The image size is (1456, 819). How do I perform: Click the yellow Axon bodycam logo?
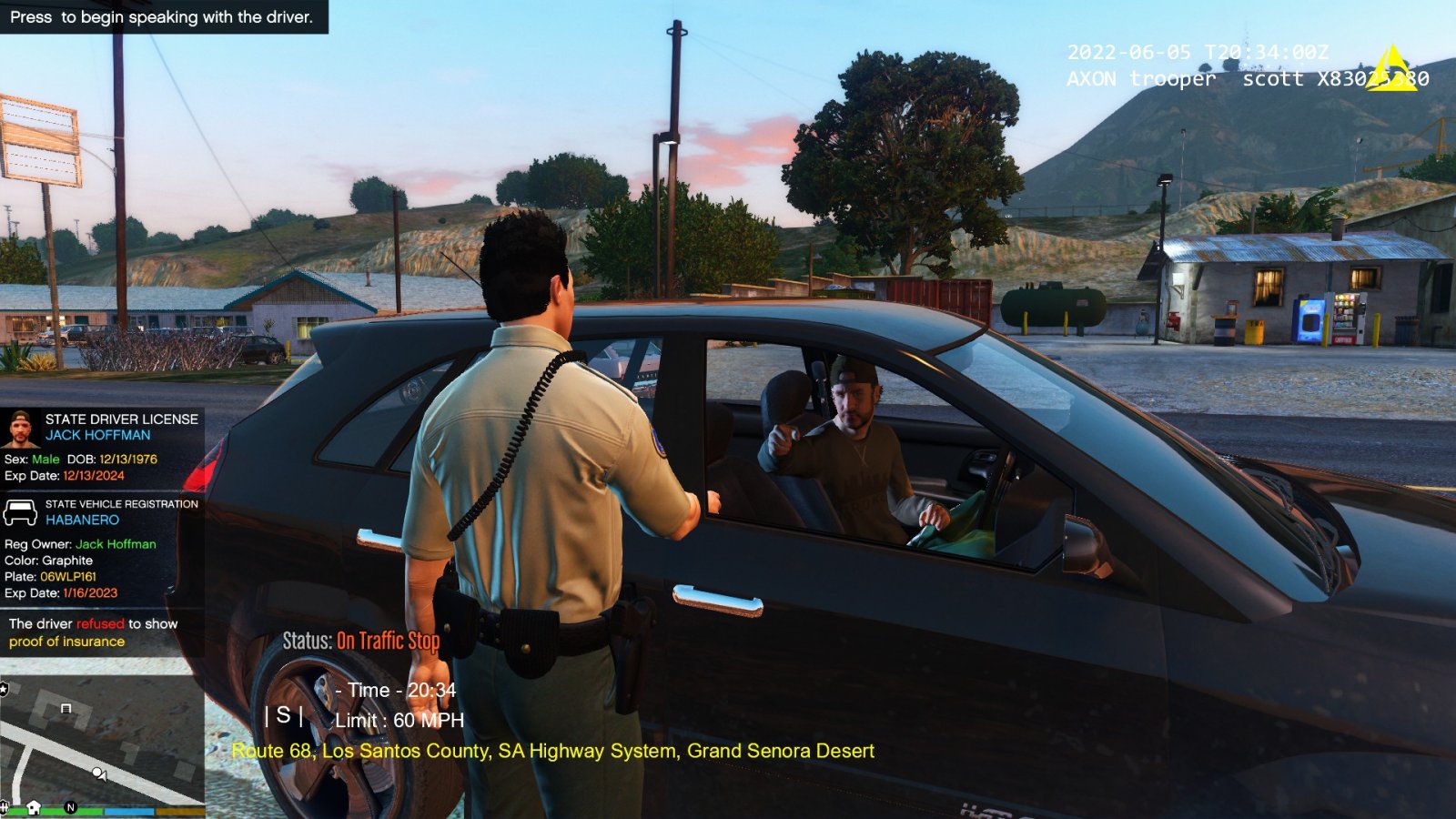click(x=1392, y=67)
